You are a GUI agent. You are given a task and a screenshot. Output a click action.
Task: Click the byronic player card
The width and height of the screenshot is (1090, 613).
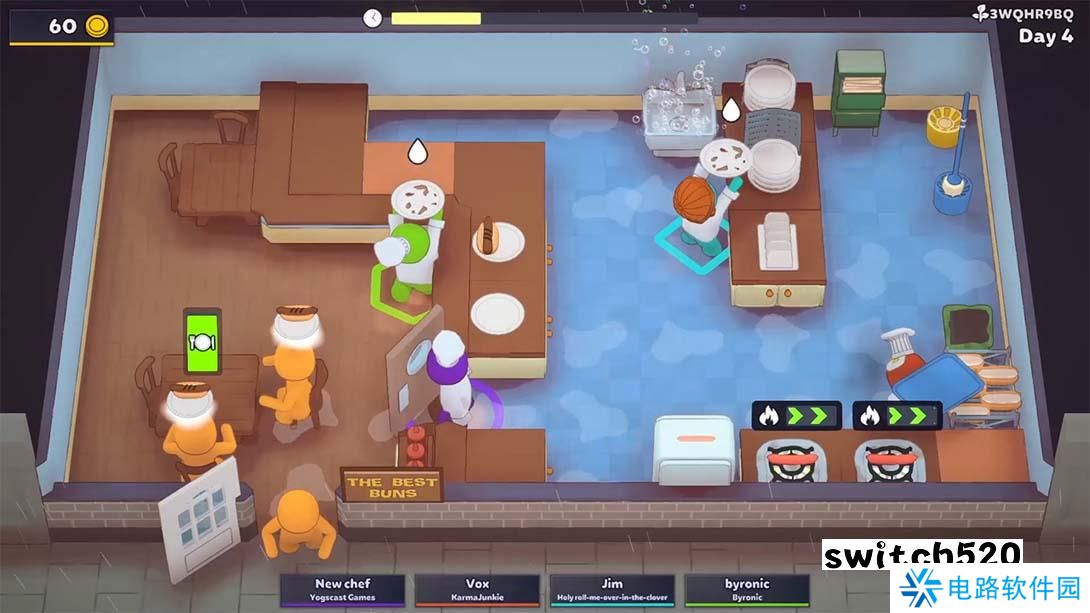[x=746, y=590]
